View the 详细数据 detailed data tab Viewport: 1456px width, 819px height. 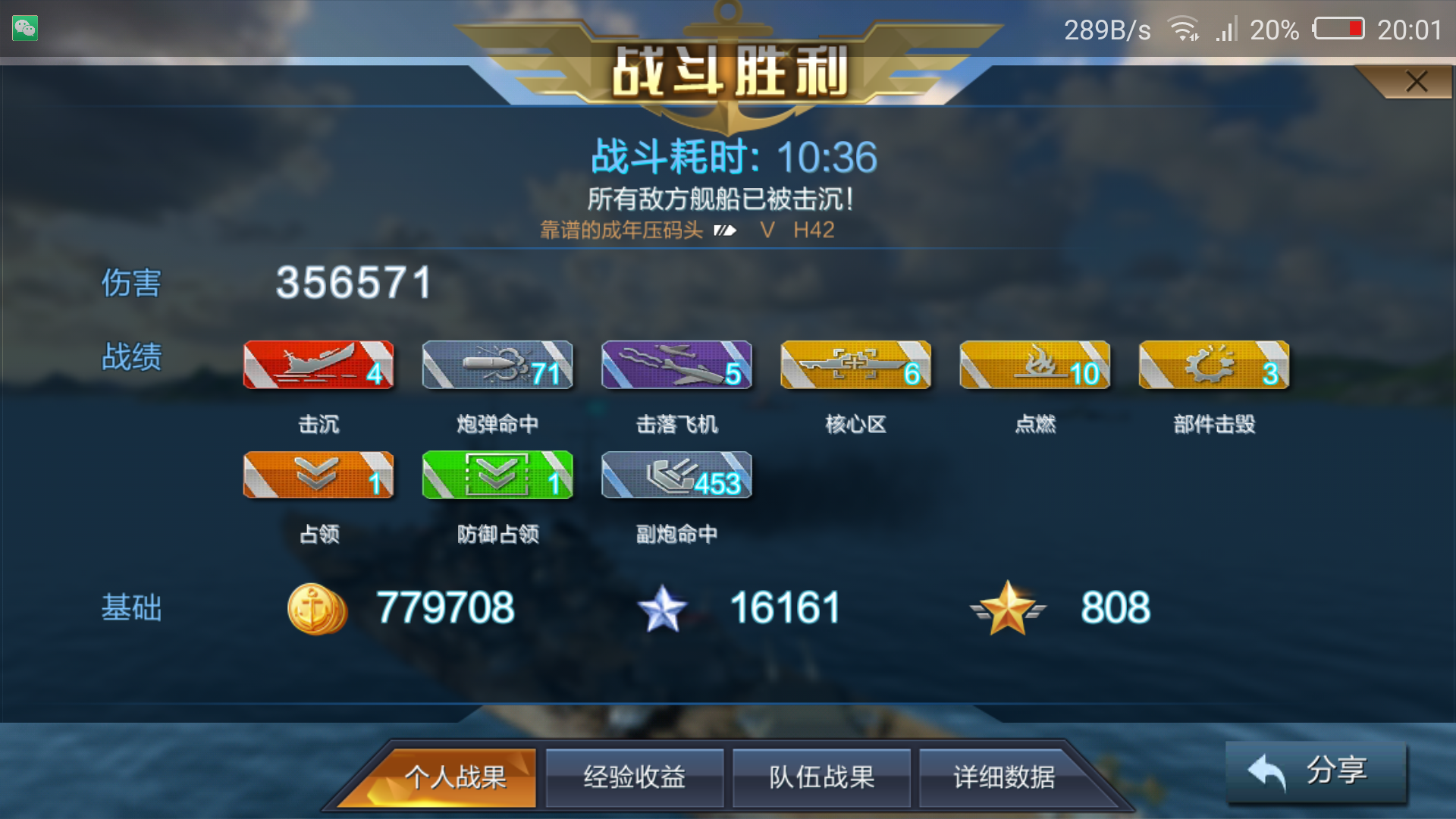tap(1007, 777)
